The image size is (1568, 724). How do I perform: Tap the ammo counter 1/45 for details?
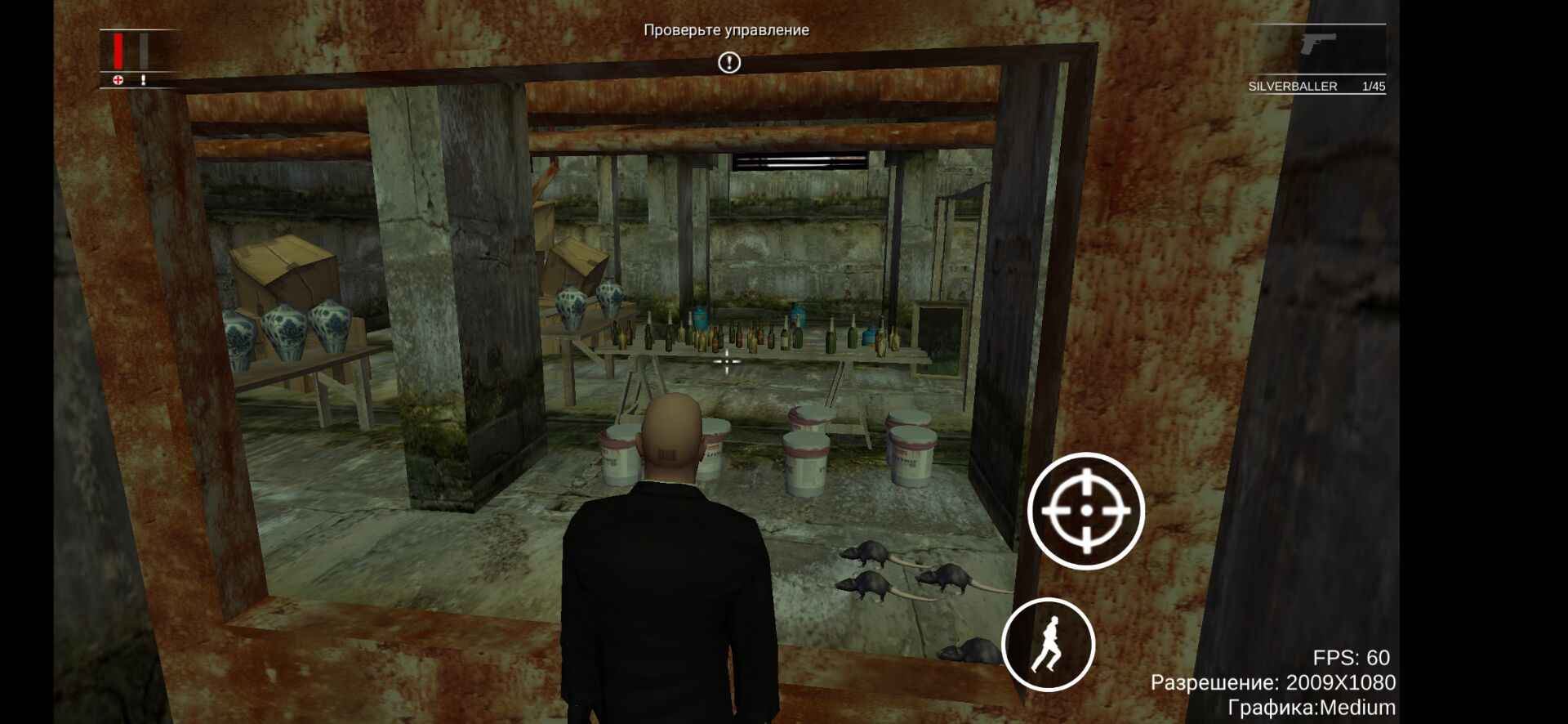1375,85
